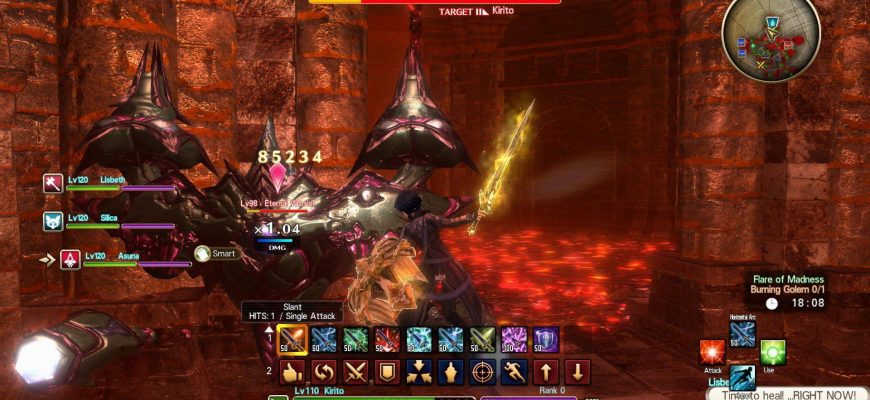Click the up arrow command button
870x400 pixels.
coord(546,373)
